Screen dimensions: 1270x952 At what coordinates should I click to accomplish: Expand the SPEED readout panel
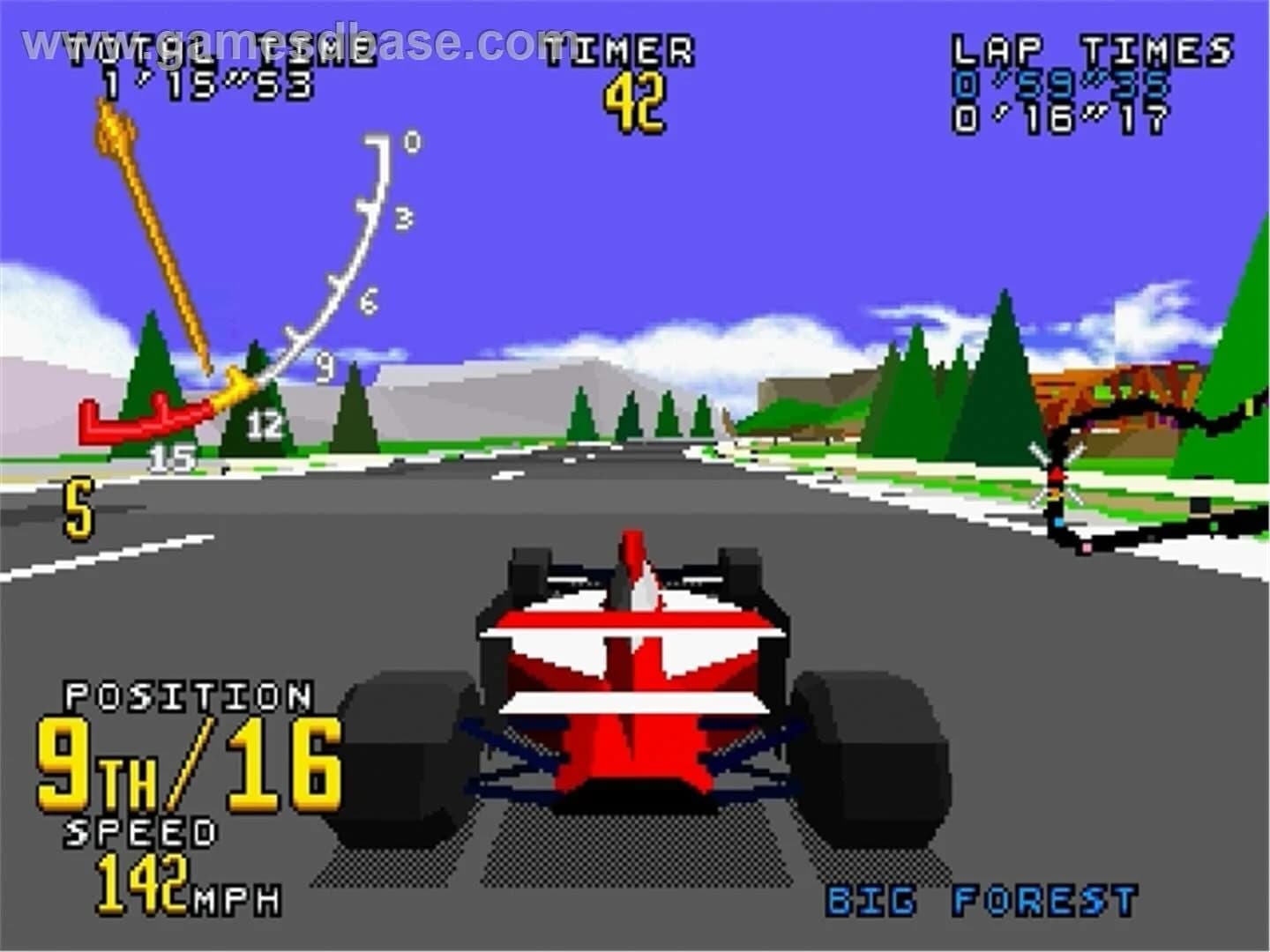[141, 830]
